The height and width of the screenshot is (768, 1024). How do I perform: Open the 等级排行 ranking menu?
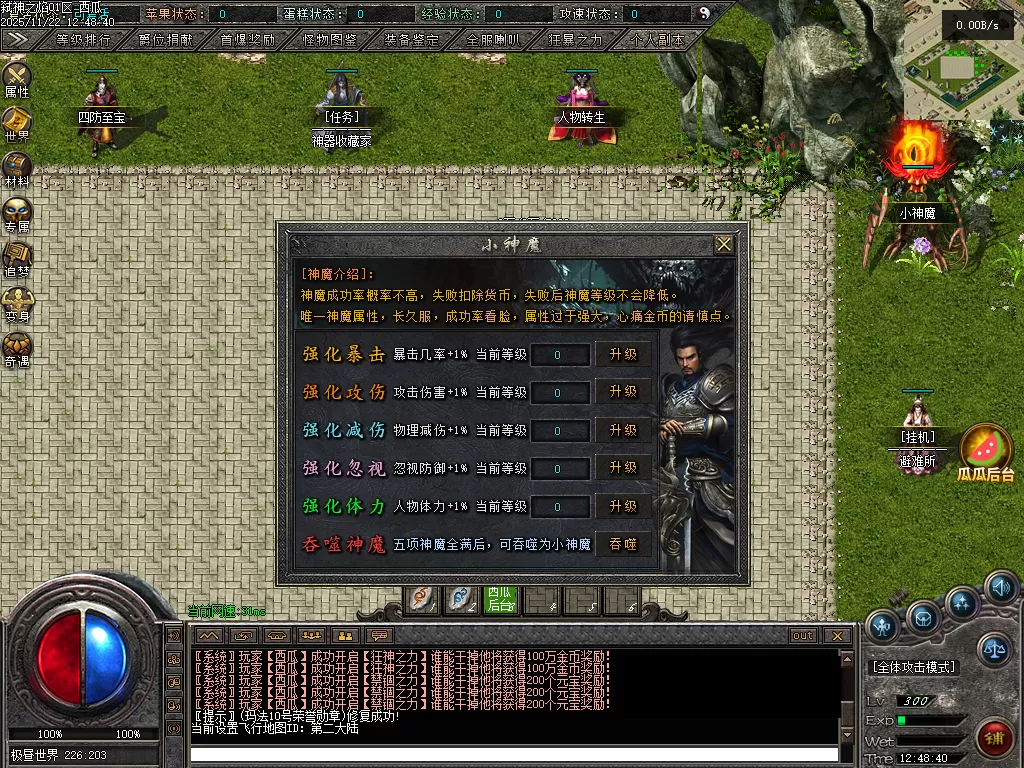[82, 40]
